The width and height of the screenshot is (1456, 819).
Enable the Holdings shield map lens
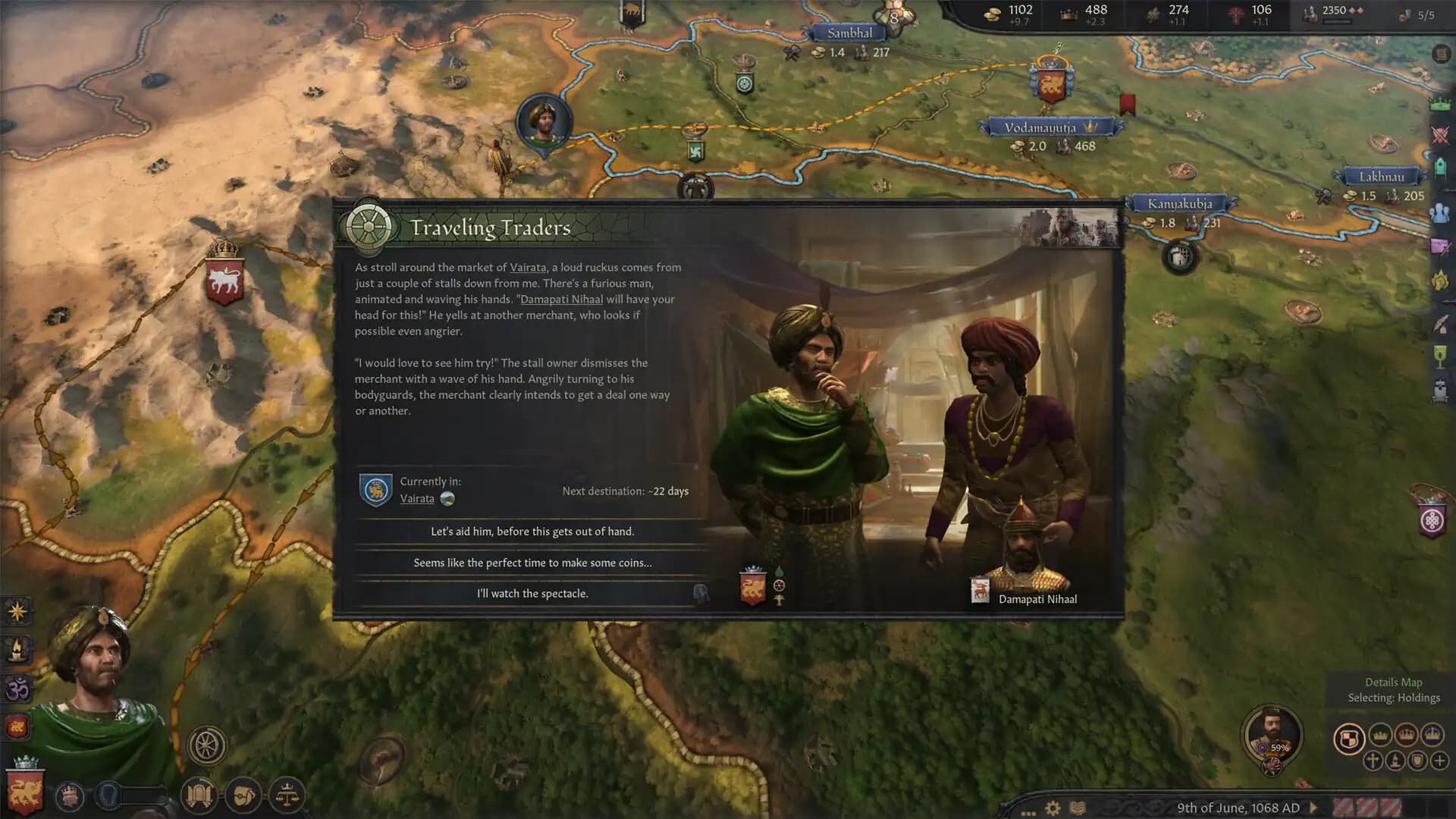coord(1349,737)
